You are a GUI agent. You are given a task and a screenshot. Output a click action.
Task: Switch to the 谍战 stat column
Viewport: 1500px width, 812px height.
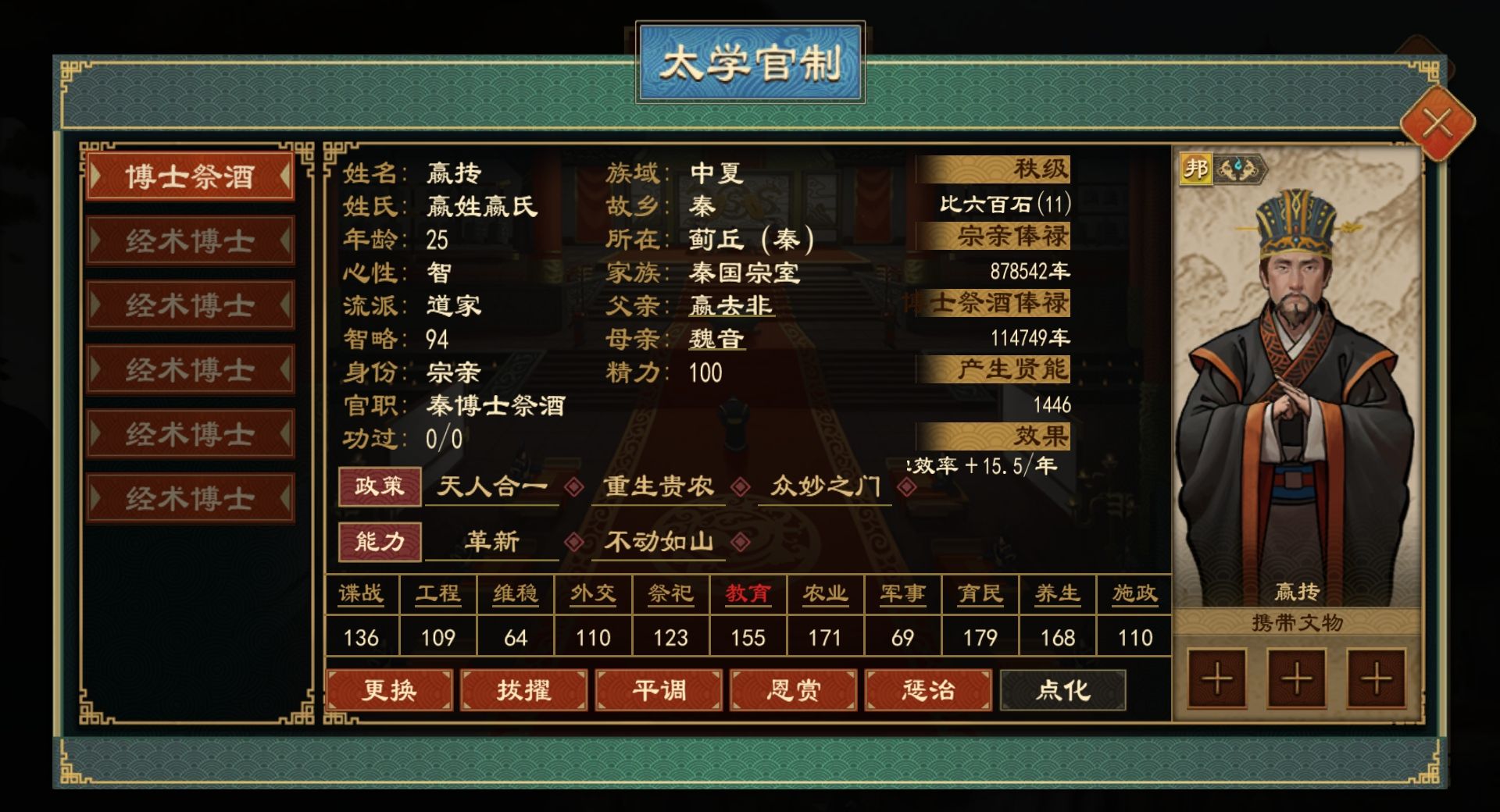pos(361,594)
